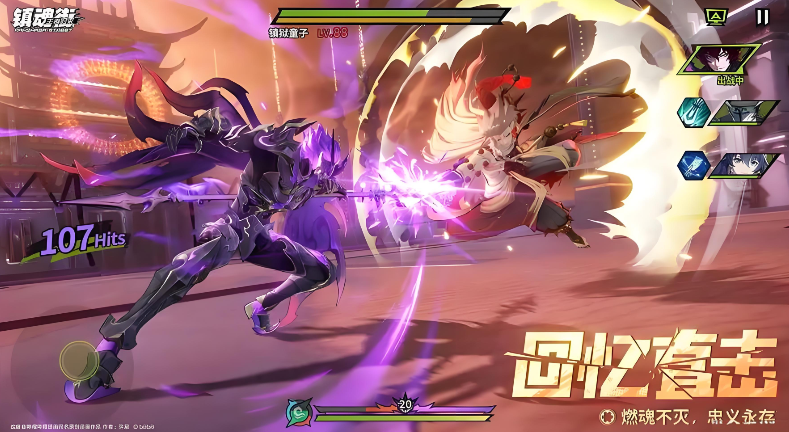Switch to the blue-haired third character portrait

click(x=744, y=164)
